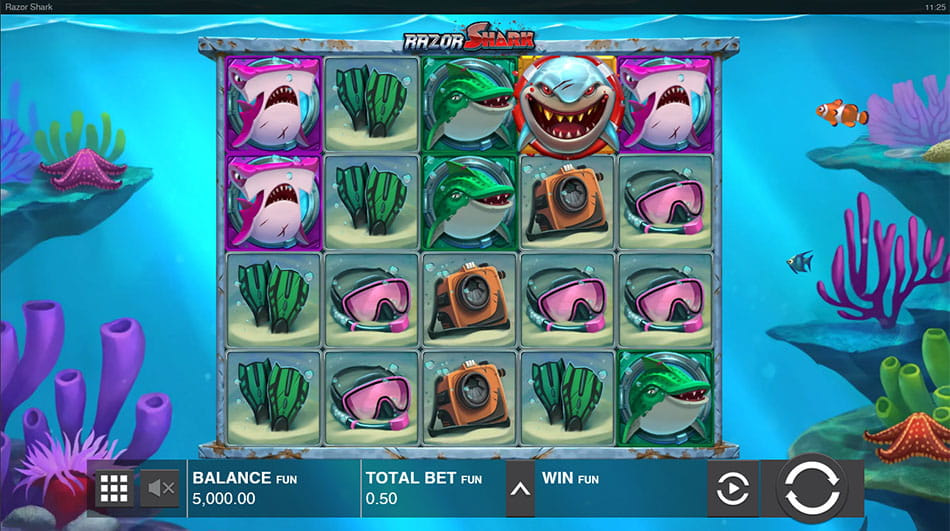Open the grid menu button

click(113, 489)
